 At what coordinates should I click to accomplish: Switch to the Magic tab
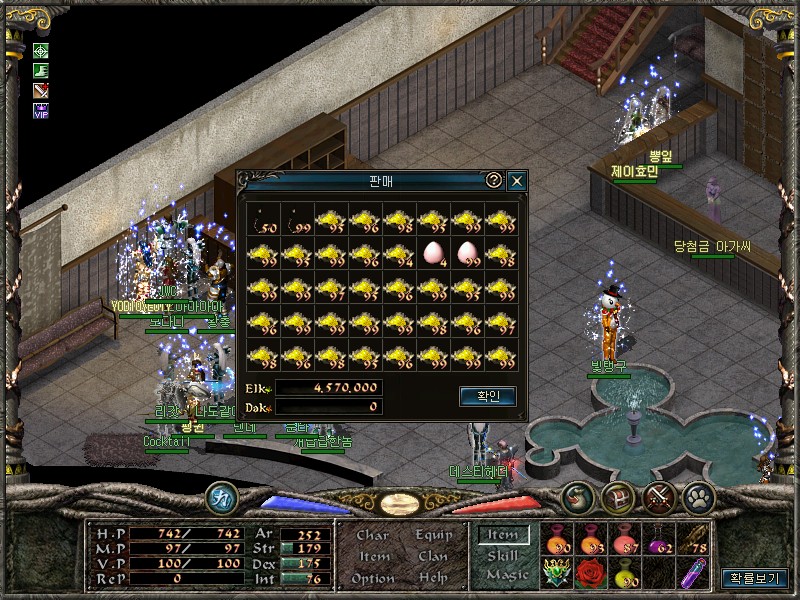pos(506,574)
